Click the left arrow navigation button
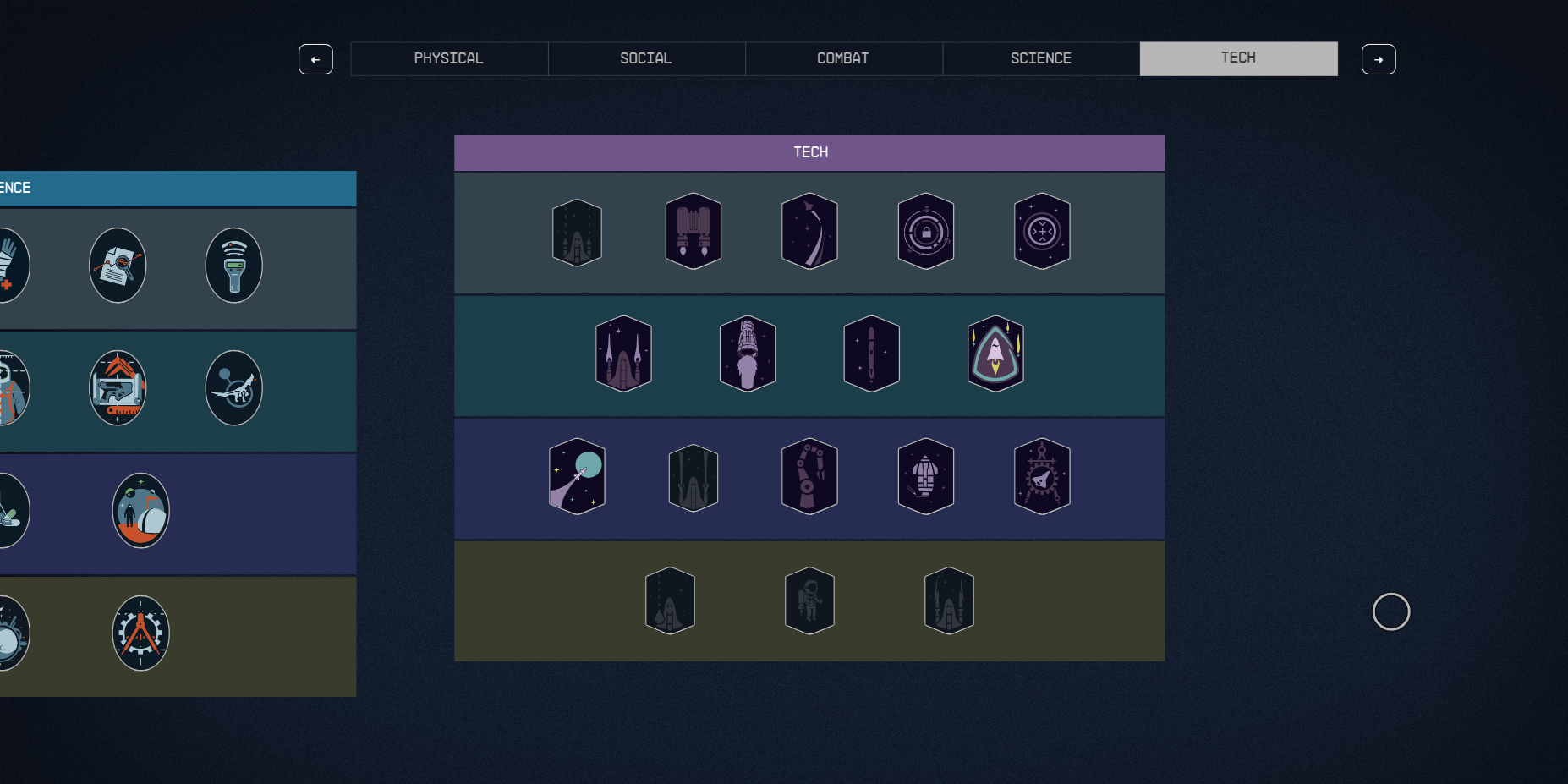The image size is (1568, 784). [x=315, y=59]
